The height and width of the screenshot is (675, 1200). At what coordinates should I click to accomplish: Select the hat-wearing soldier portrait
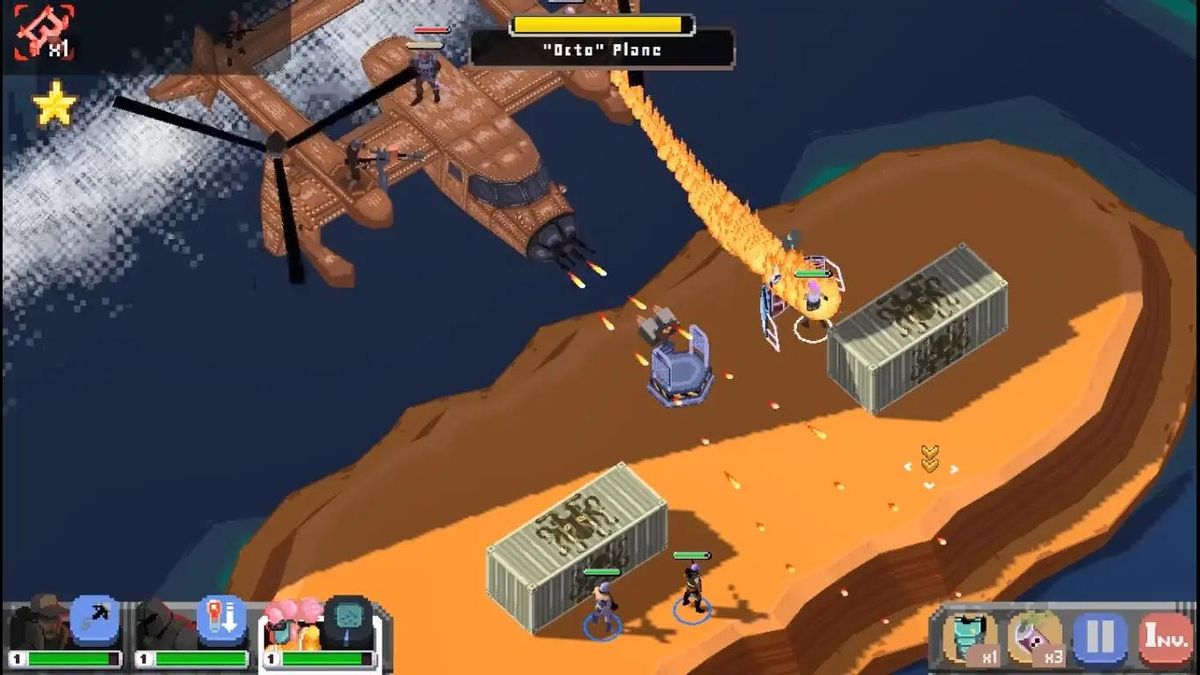[x=41, y=623]
